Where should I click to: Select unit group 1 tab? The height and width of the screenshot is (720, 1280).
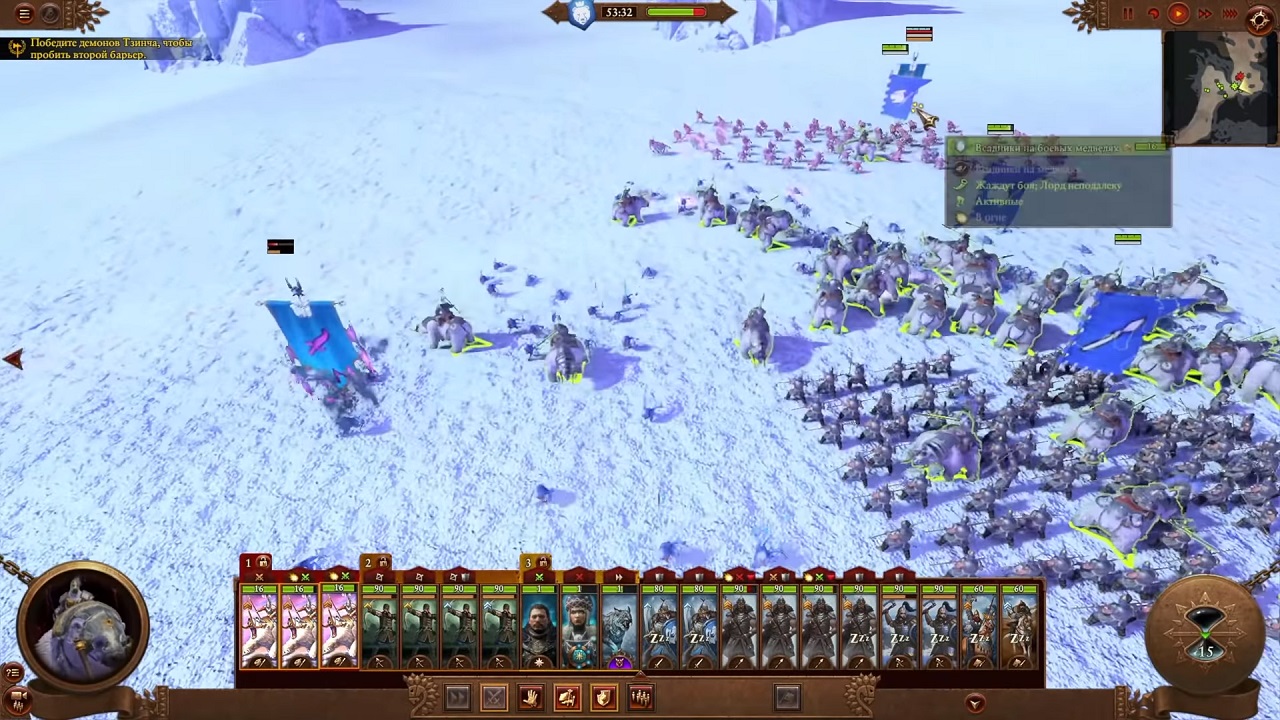256,564
